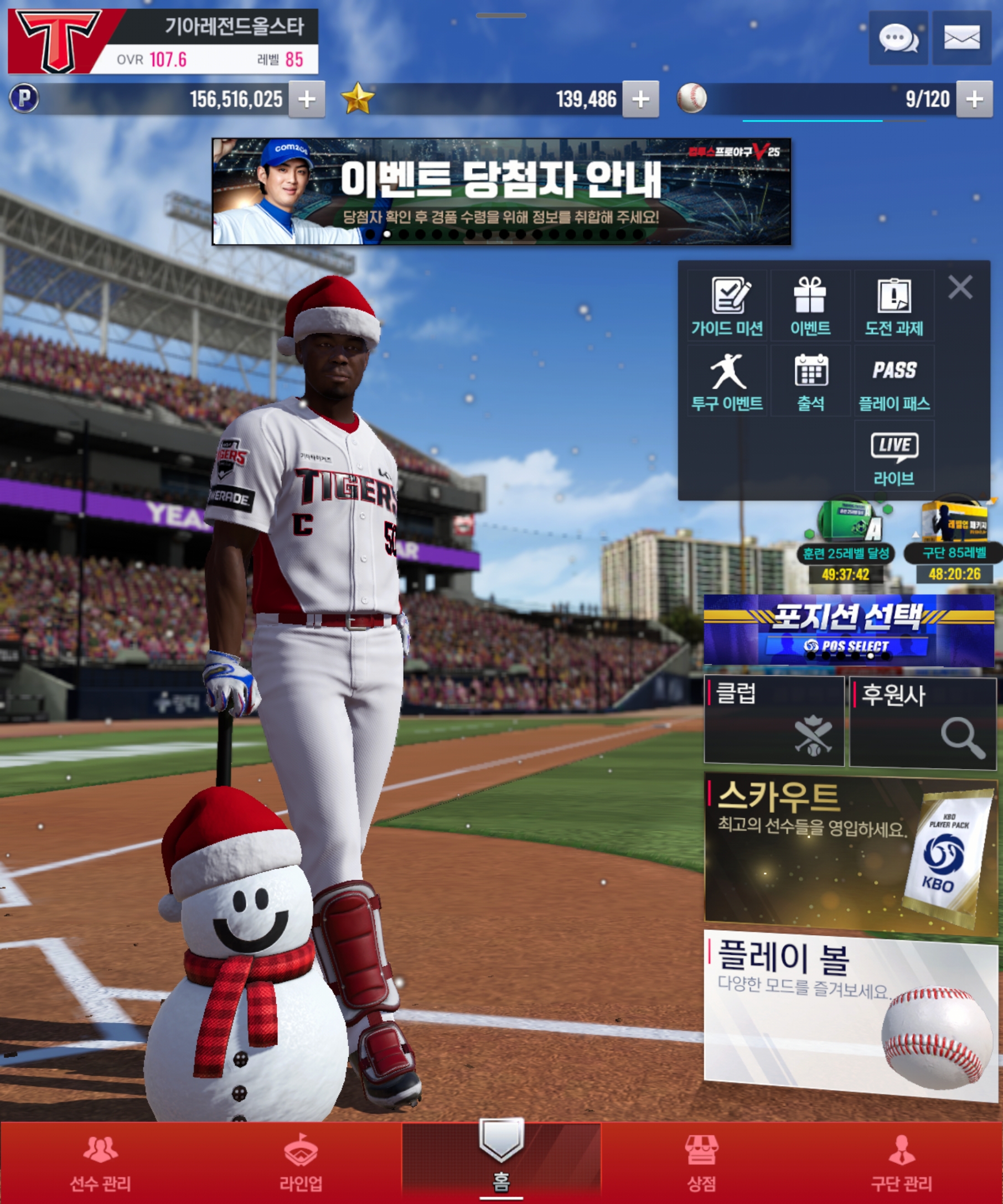Open 가이드 미션 guide missions
Screen dimensions: 1003x1204
pyautogui.click(x=727, y=306)
